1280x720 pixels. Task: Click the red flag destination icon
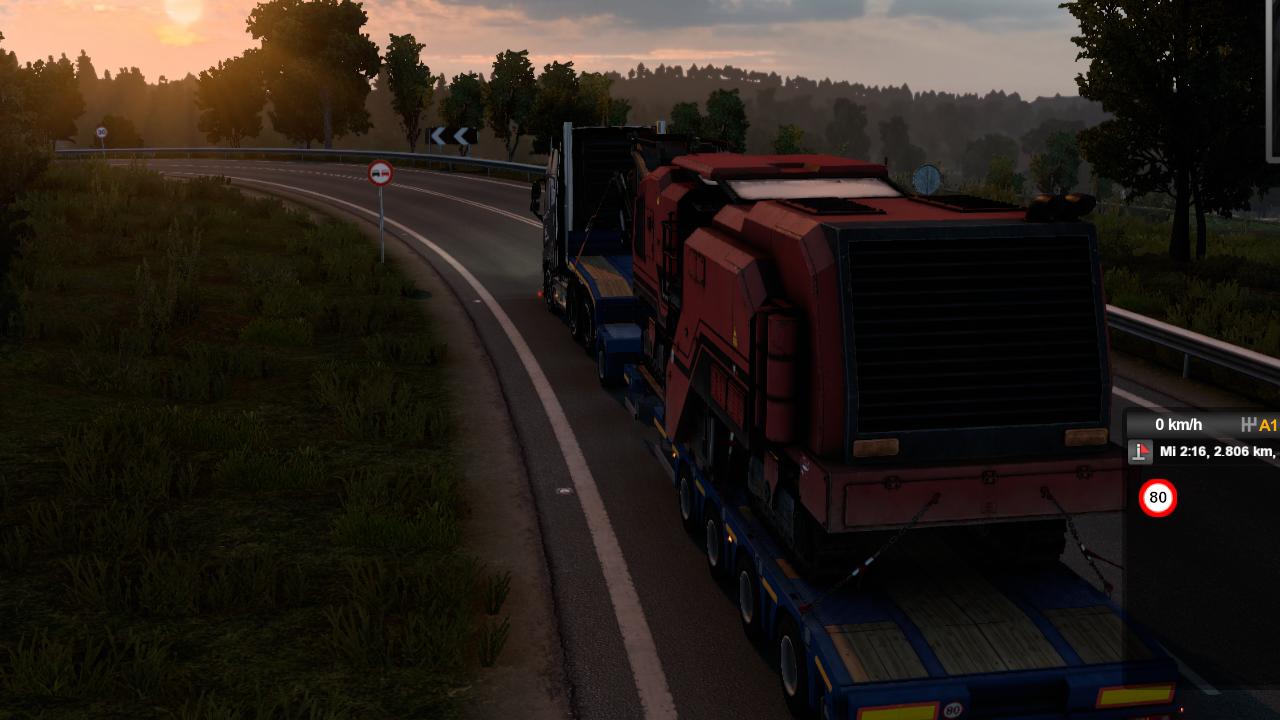click(x=1139, y=452)
